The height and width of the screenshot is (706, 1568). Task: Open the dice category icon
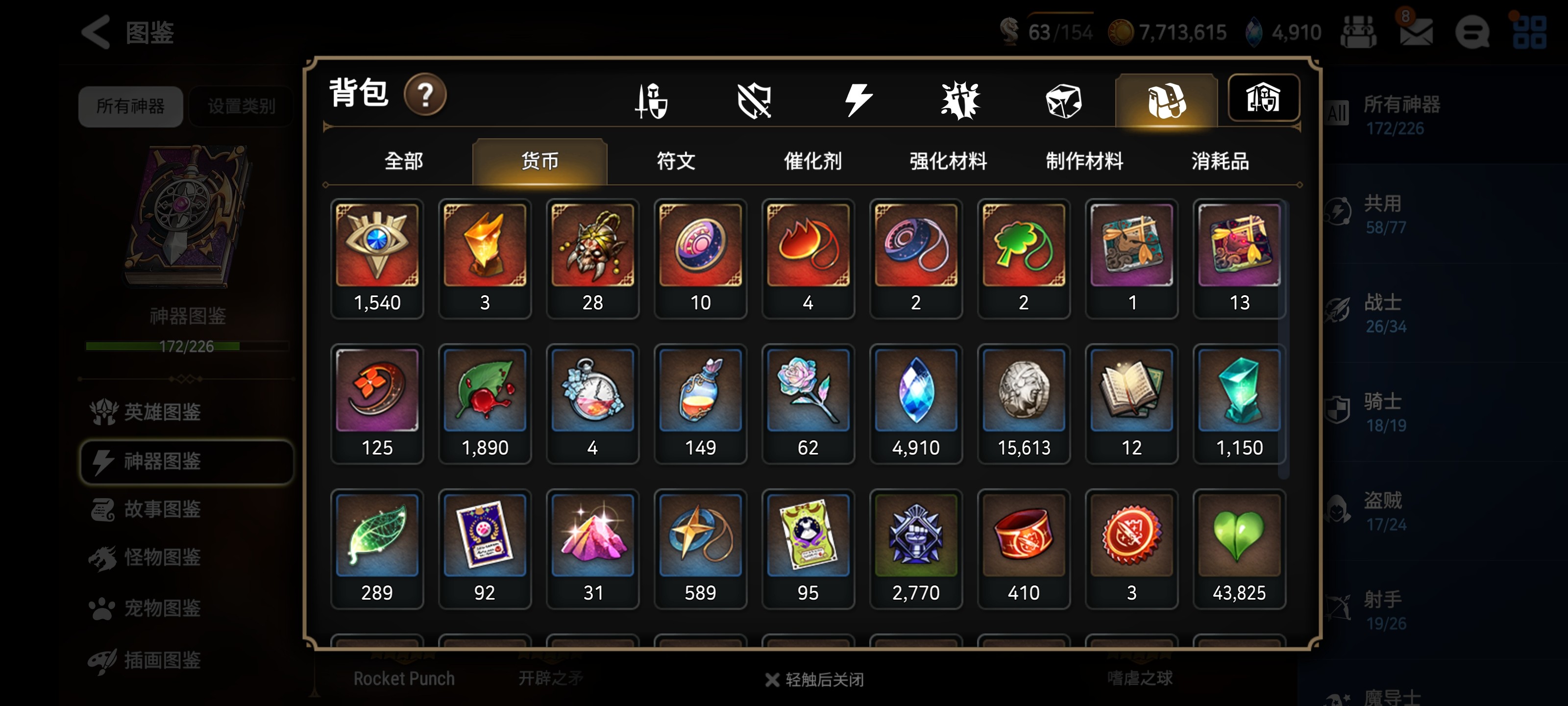(x=1063, y=101)
